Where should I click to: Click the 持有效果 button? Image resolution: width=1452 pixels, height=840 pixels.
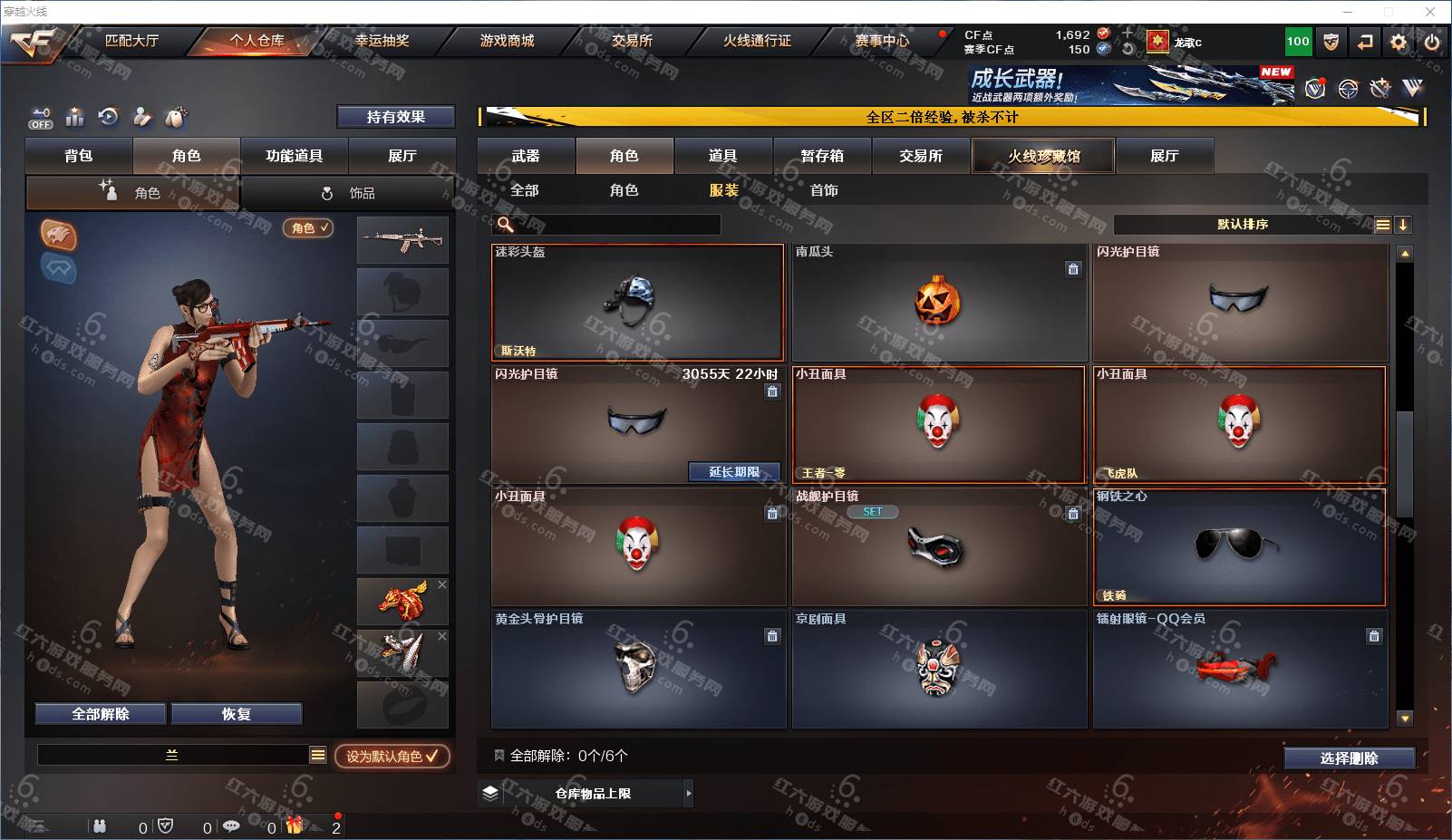pyautogui.click(x=395, y=117)
